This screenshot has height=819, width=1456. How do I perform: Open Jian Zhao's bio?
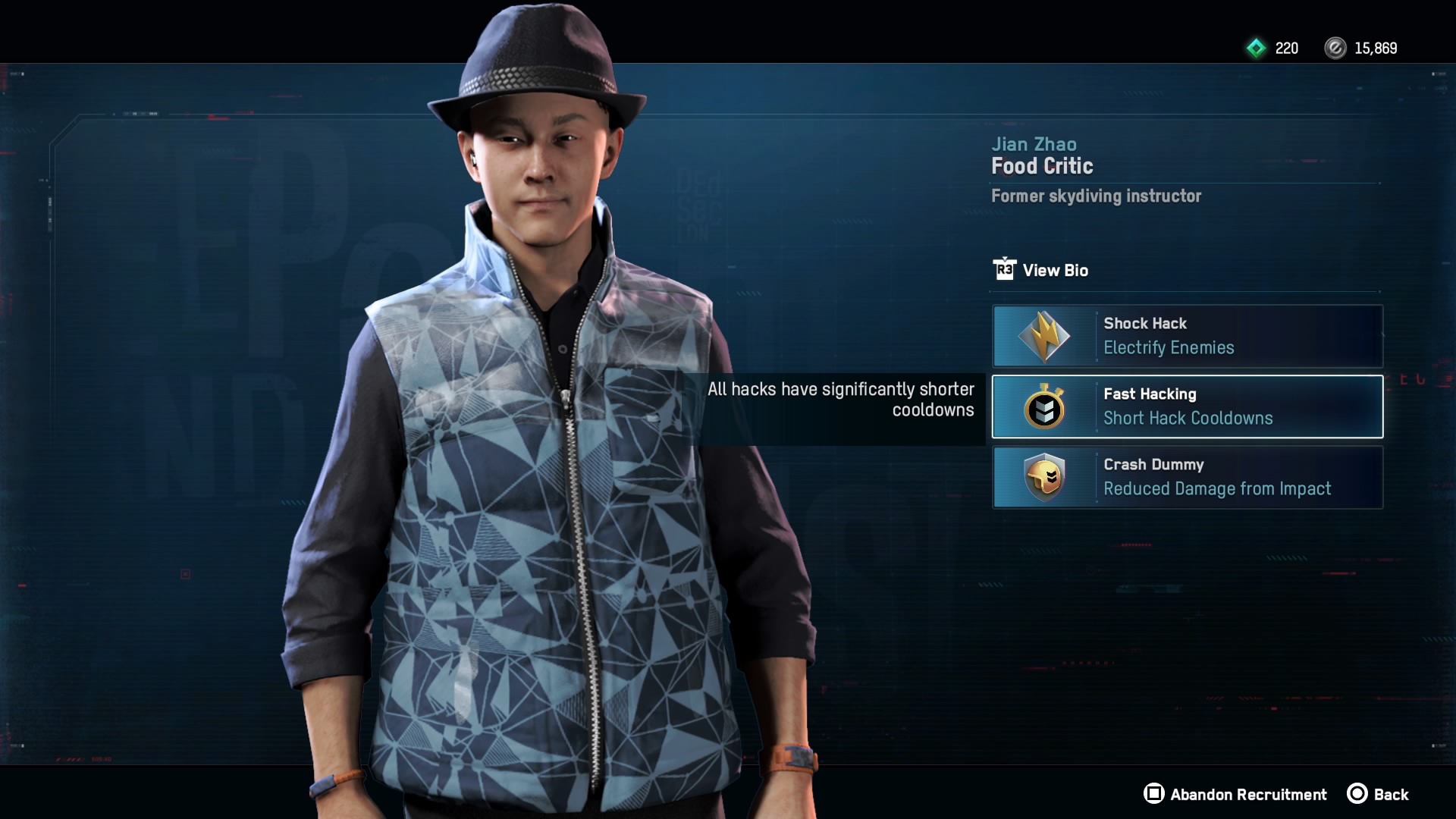1055,270
